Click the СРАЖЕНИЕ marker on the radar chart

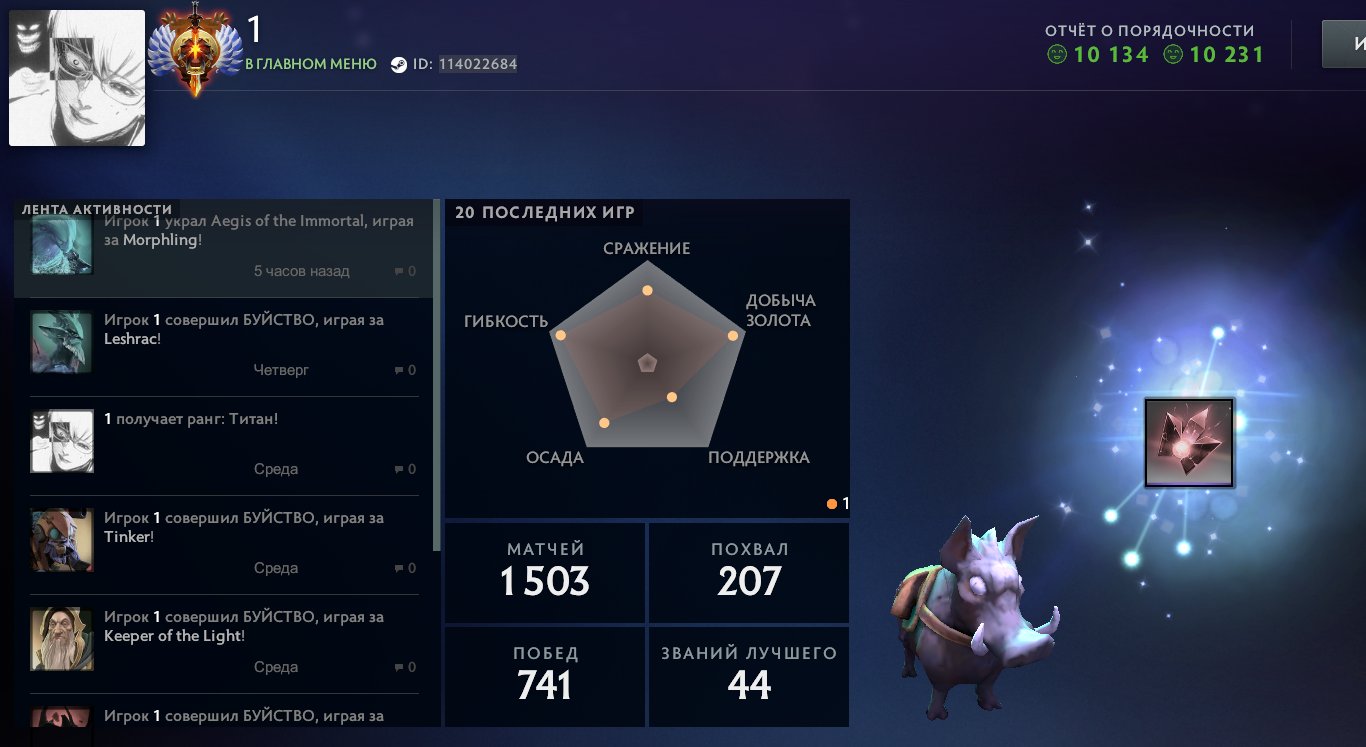(x=648, y=289)
